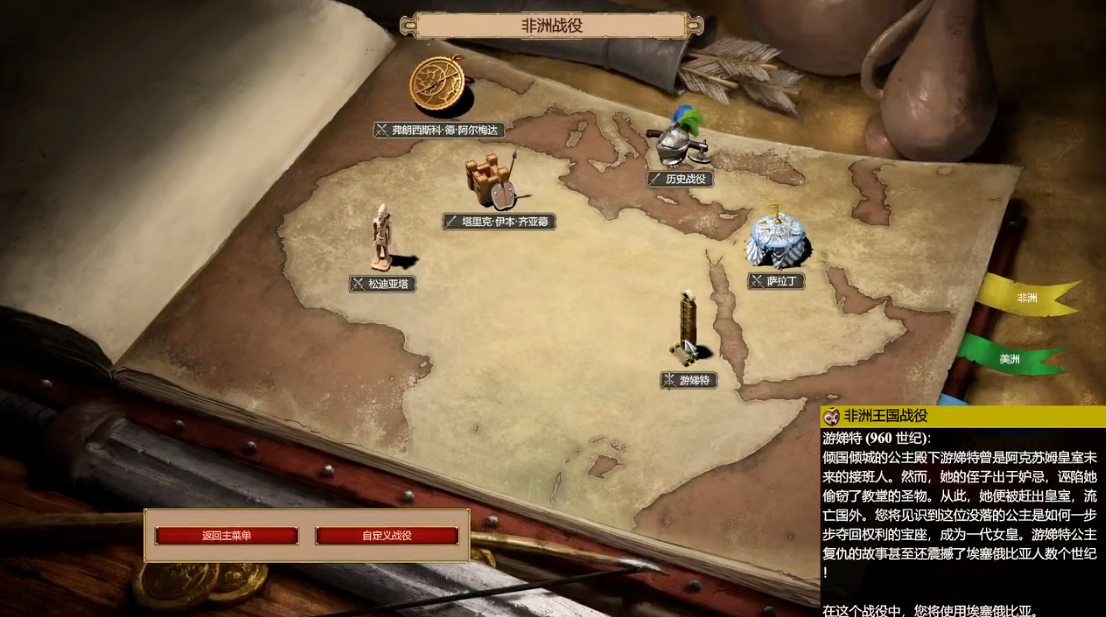This screenshot has height=617, width=1106.
Task: Open 自定义战役 custom campaigns
Action: [x=387, y=536]
